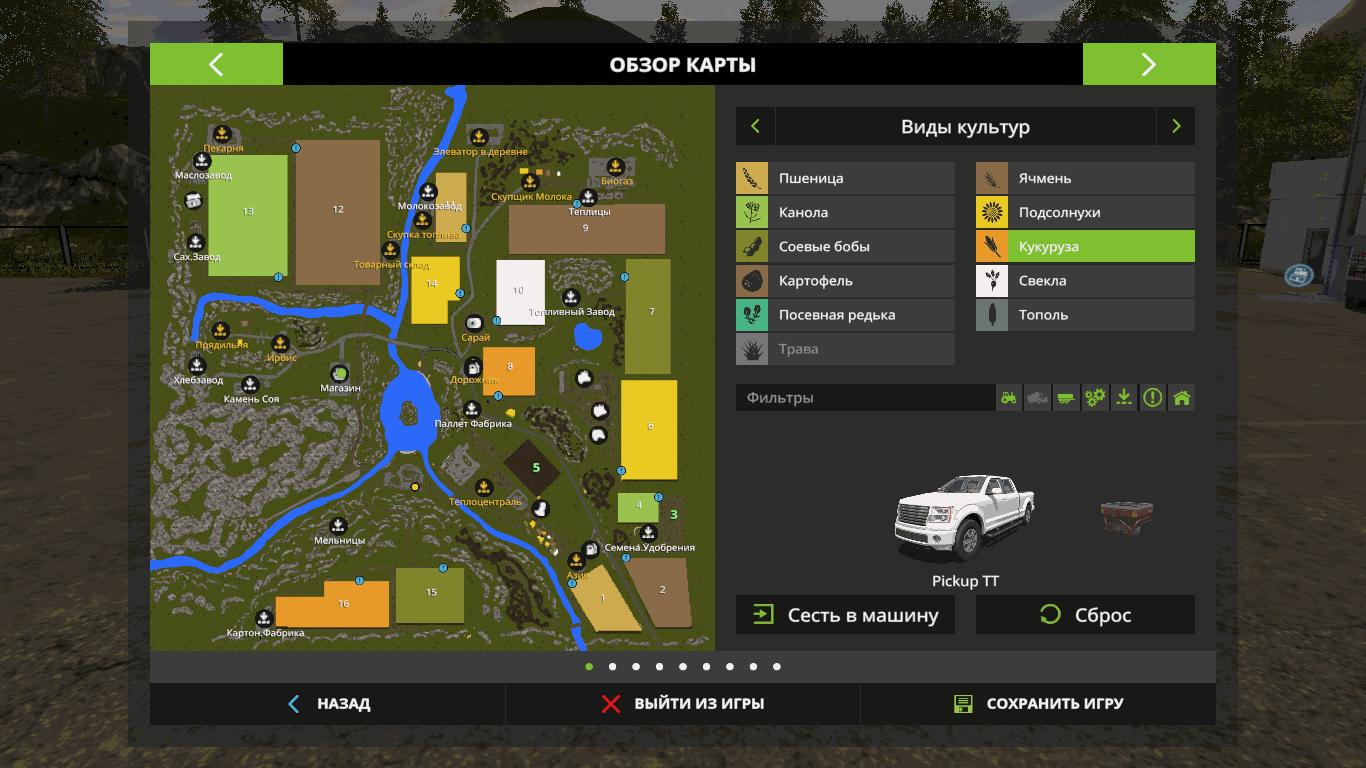Toggle the exclamation mark filter
Viewport: 1366px width, 768px height.
pos(1153,398)
